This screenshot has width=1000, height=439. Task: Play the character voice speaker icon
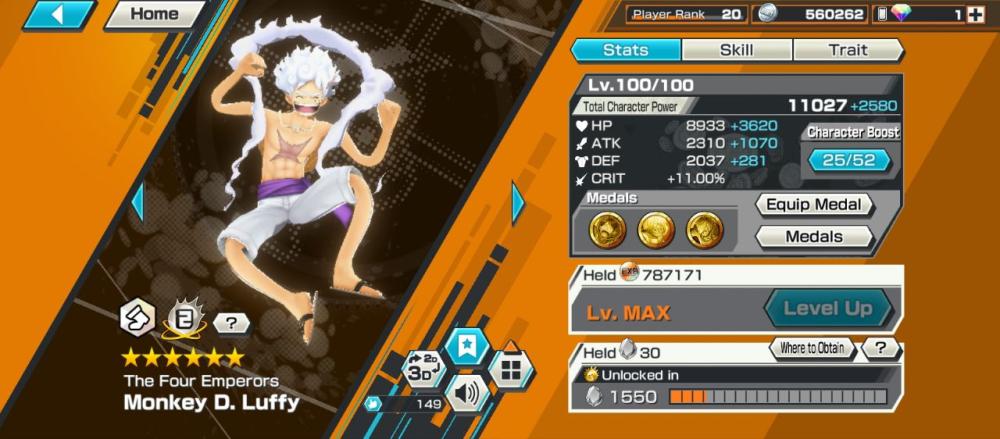(x=467, y=391)
